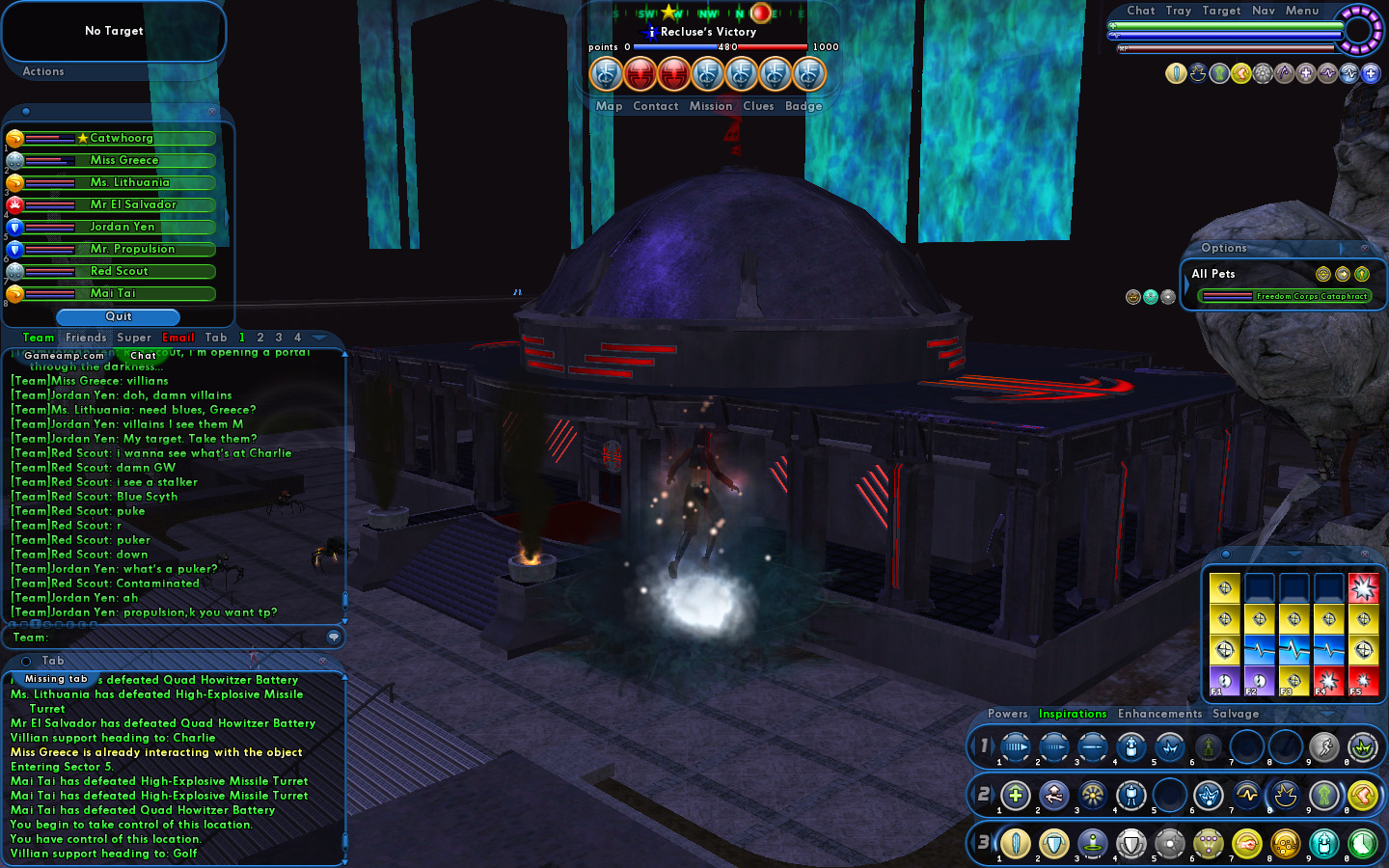Open the Map window

[609, 106]
